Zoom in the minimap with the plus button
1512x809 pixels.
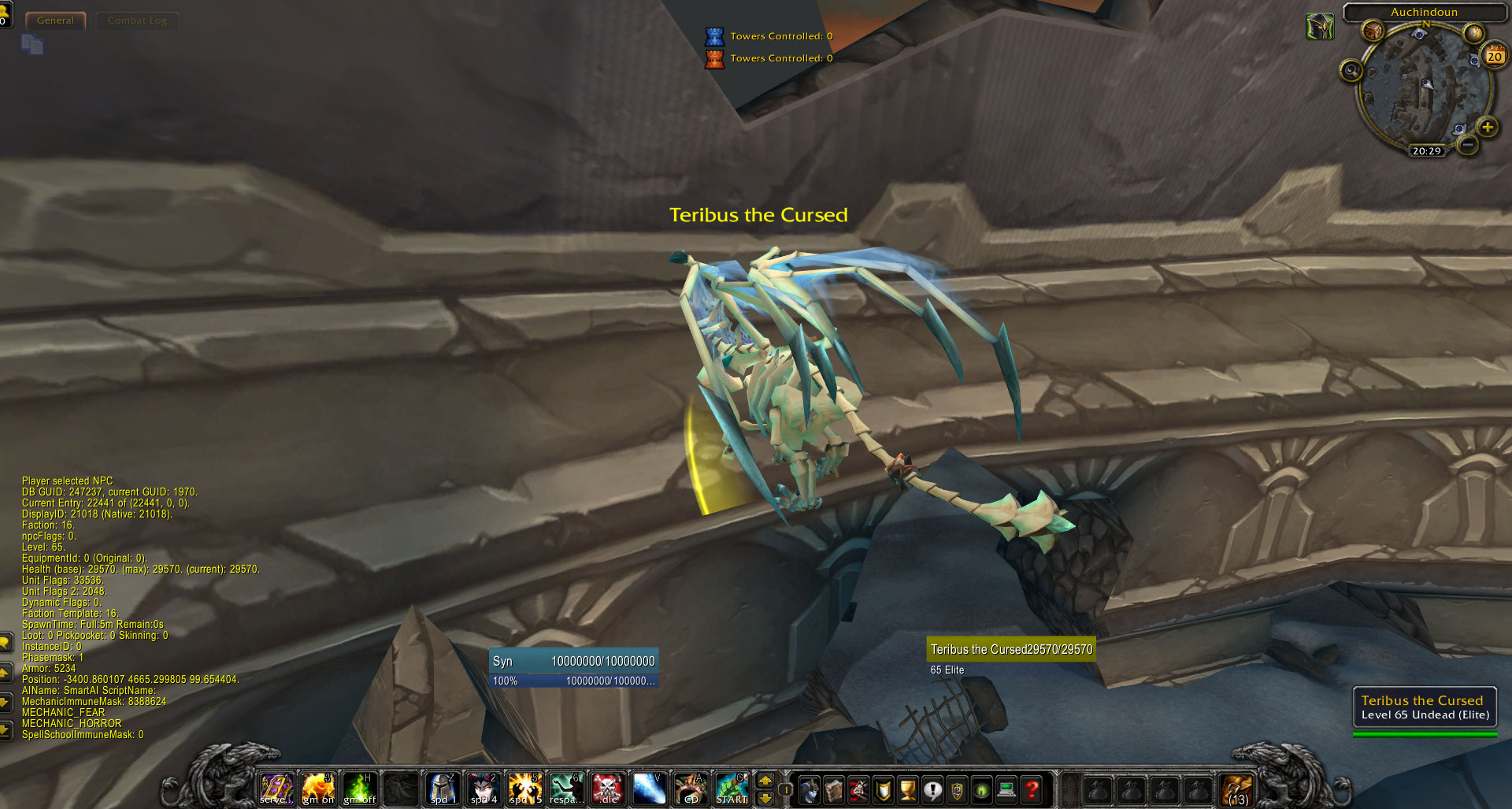[x=1487, y=127]
